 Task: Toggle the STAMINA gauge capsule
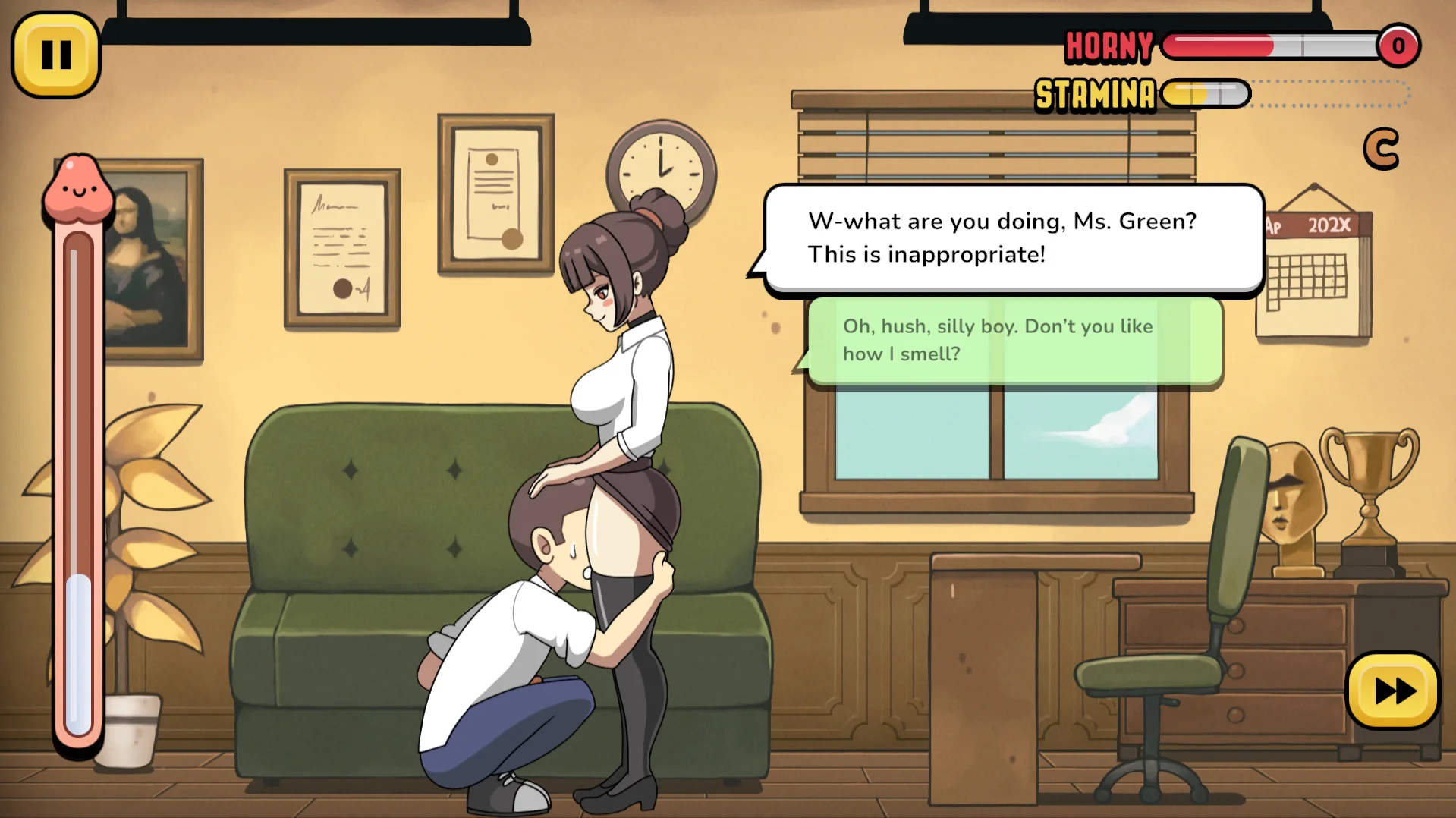click(x=1206, y=94)
